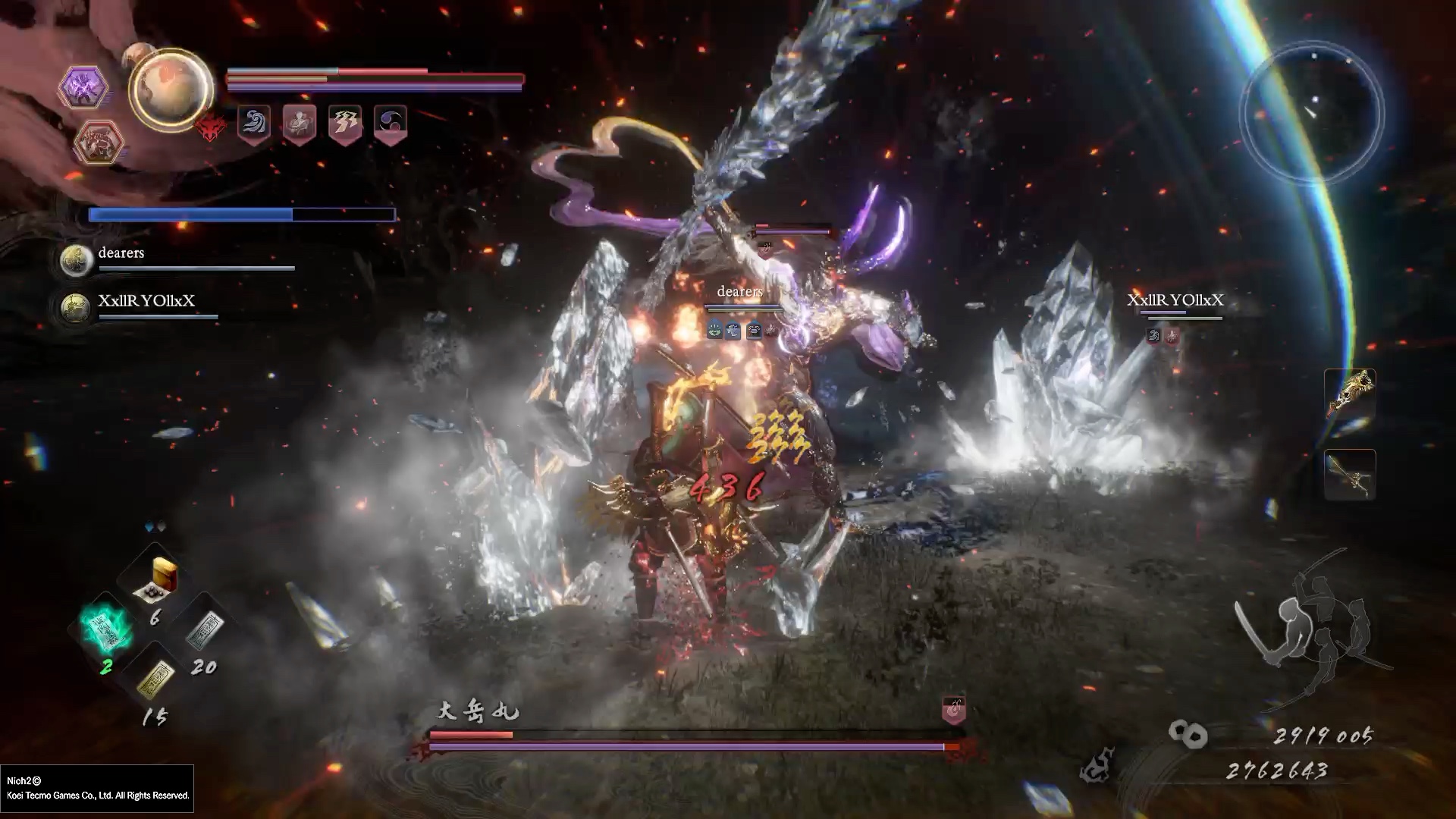
Task: Activate the red hexagon yokai skill
Action: pos(99,142)
